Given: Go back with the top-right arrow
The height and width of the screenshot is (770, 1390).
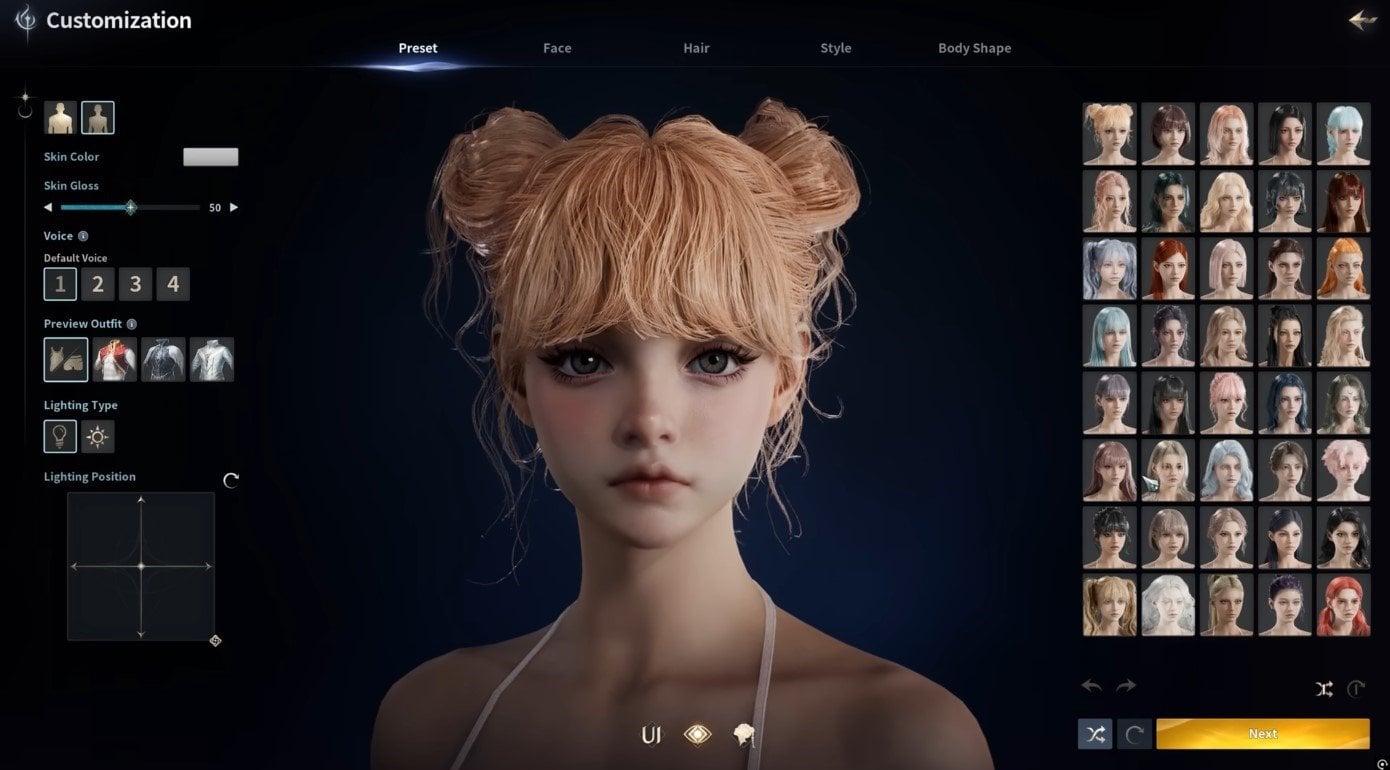Looking at the screenshot, I should (1362, 20).
